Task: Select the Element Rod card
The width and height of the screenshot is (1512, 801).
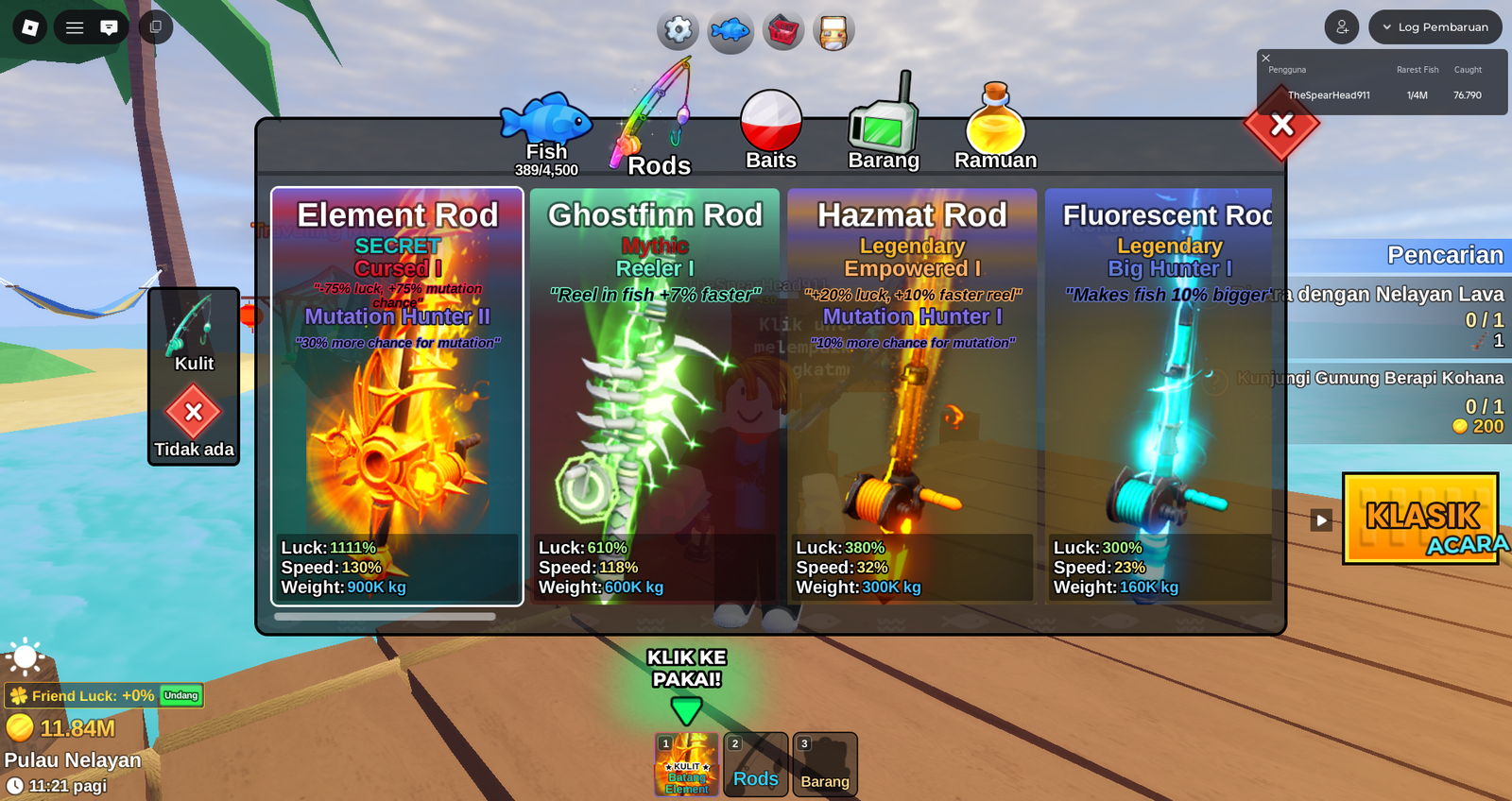Action: tap(397, 397)
